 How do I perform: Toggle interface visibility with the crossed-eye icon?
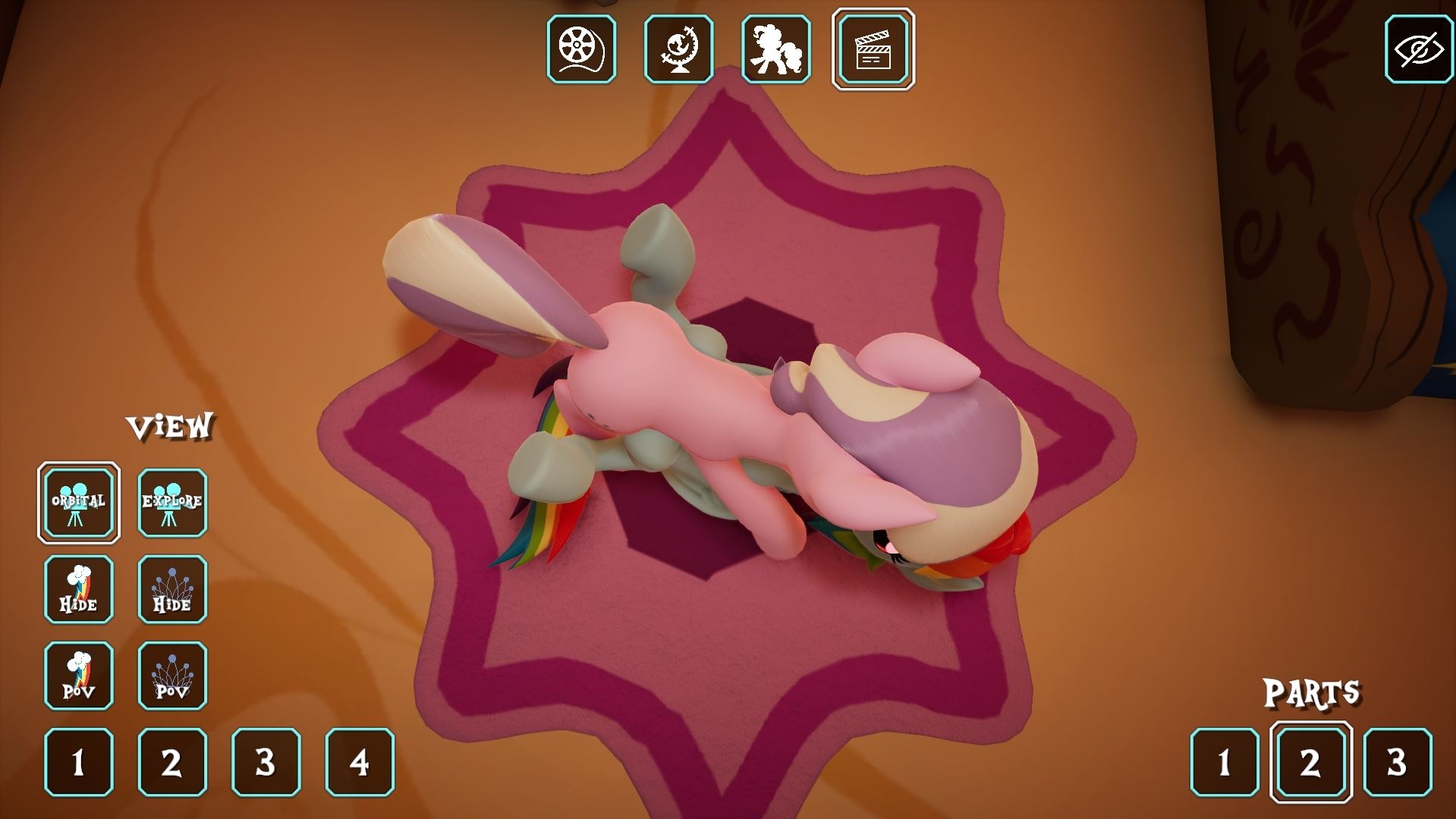click(1419, 49)
